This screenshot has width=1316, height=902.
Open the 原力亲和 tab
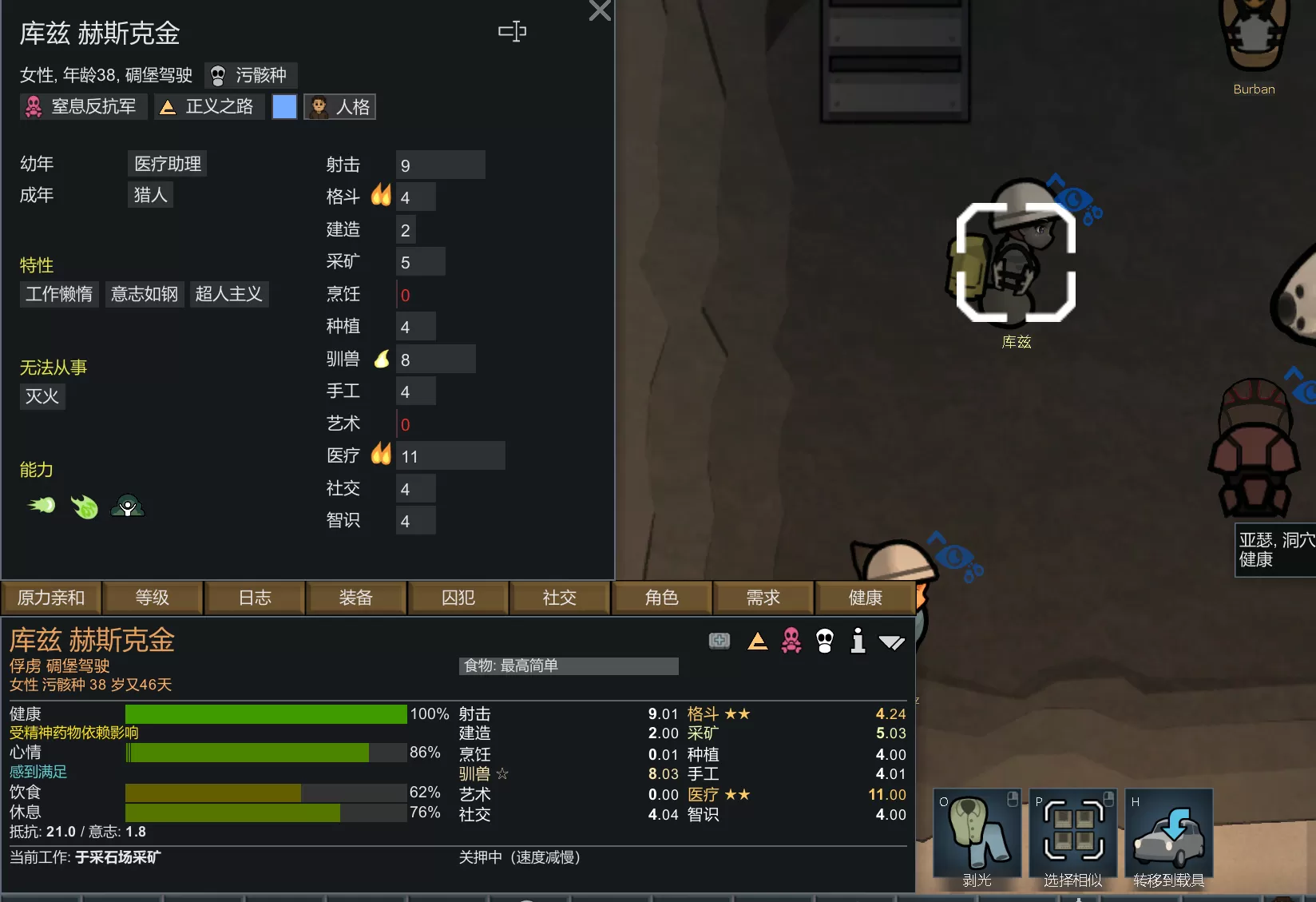point(51,598)
